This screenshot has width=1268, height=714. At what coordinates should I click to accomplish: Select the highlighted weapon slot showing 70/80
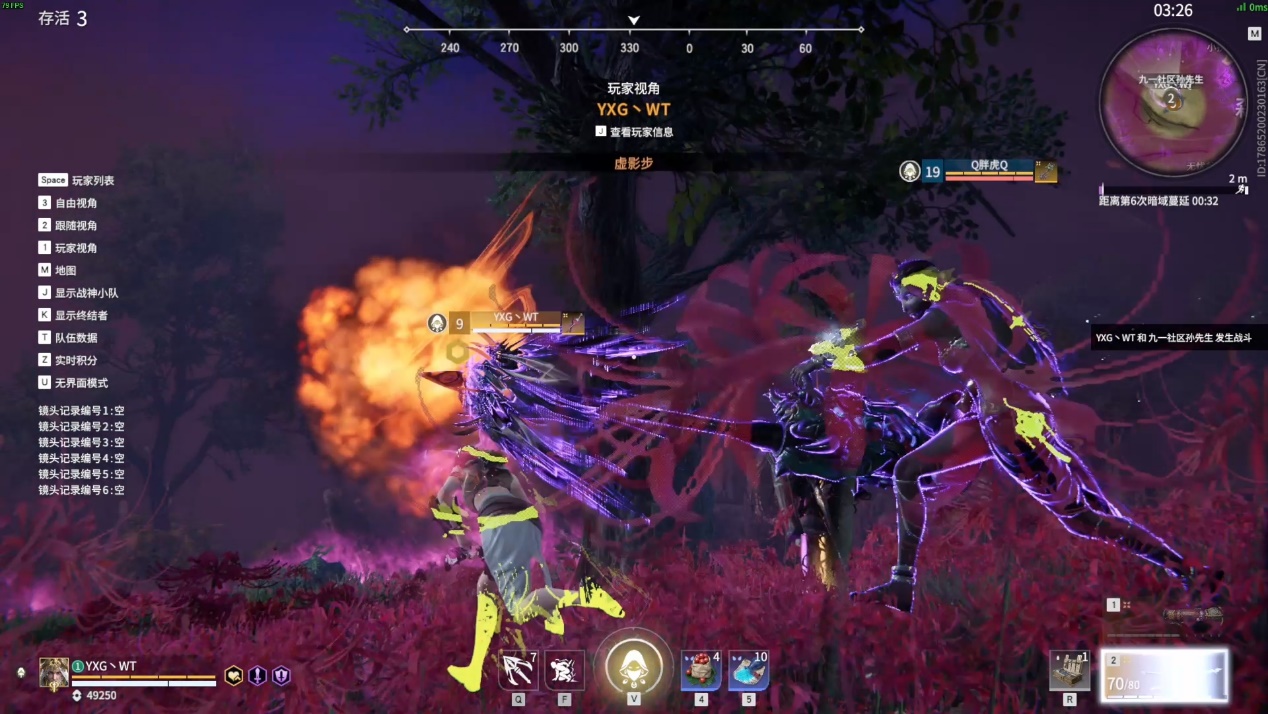pos(1165,674)
